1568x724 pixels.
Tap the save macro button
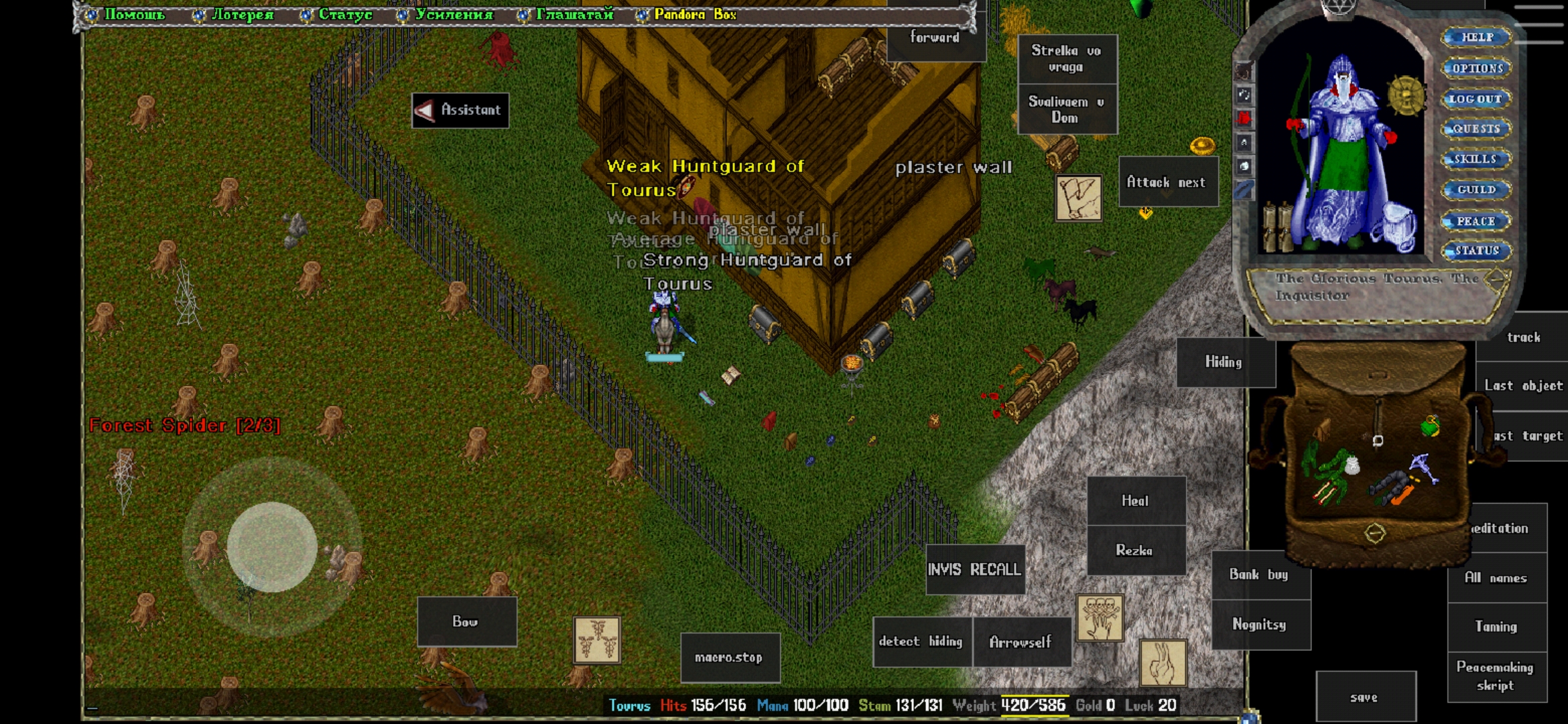click(1364, 697)
